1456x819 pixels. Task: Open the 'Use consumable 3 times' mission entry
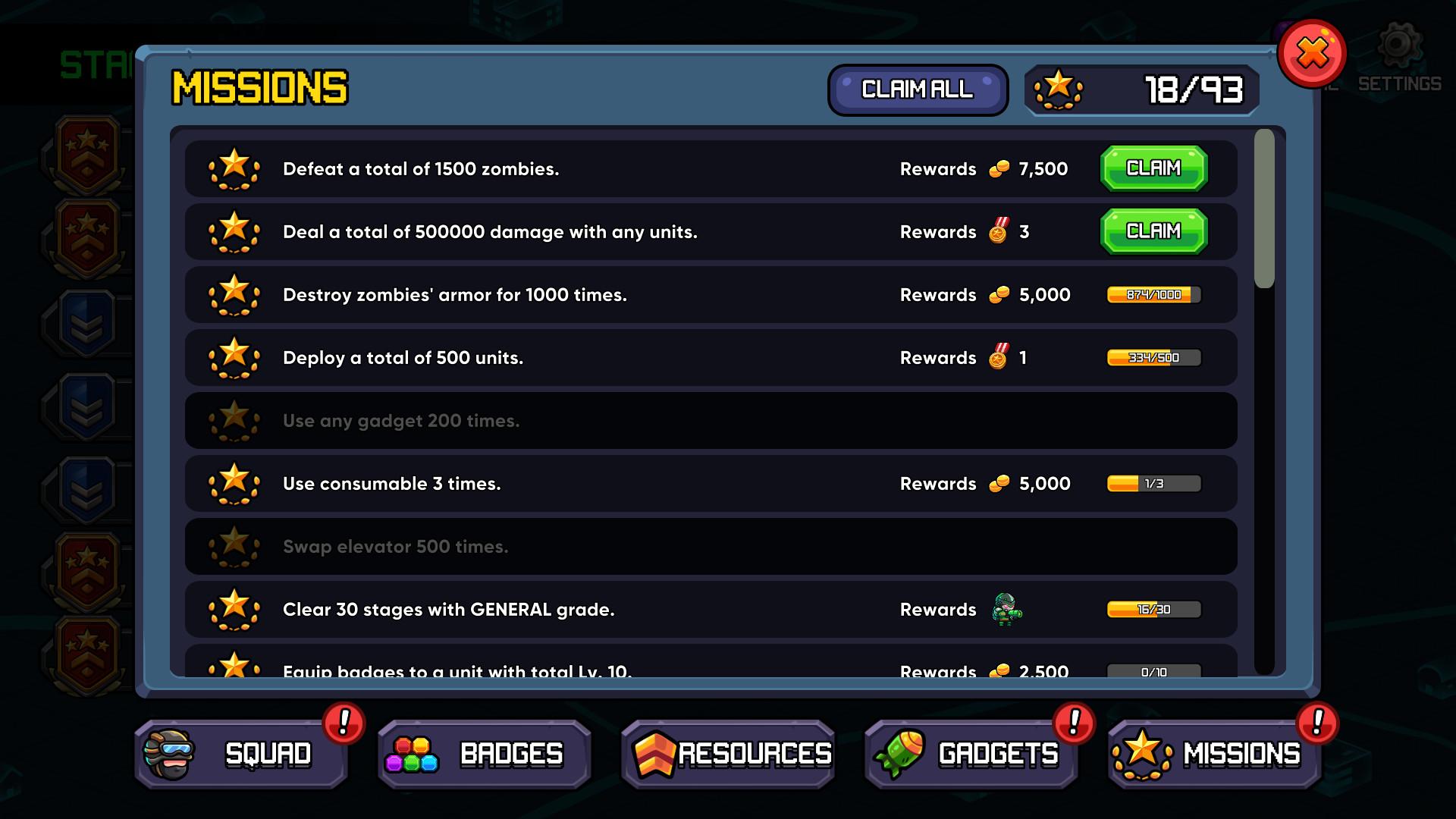coord(682,483)
